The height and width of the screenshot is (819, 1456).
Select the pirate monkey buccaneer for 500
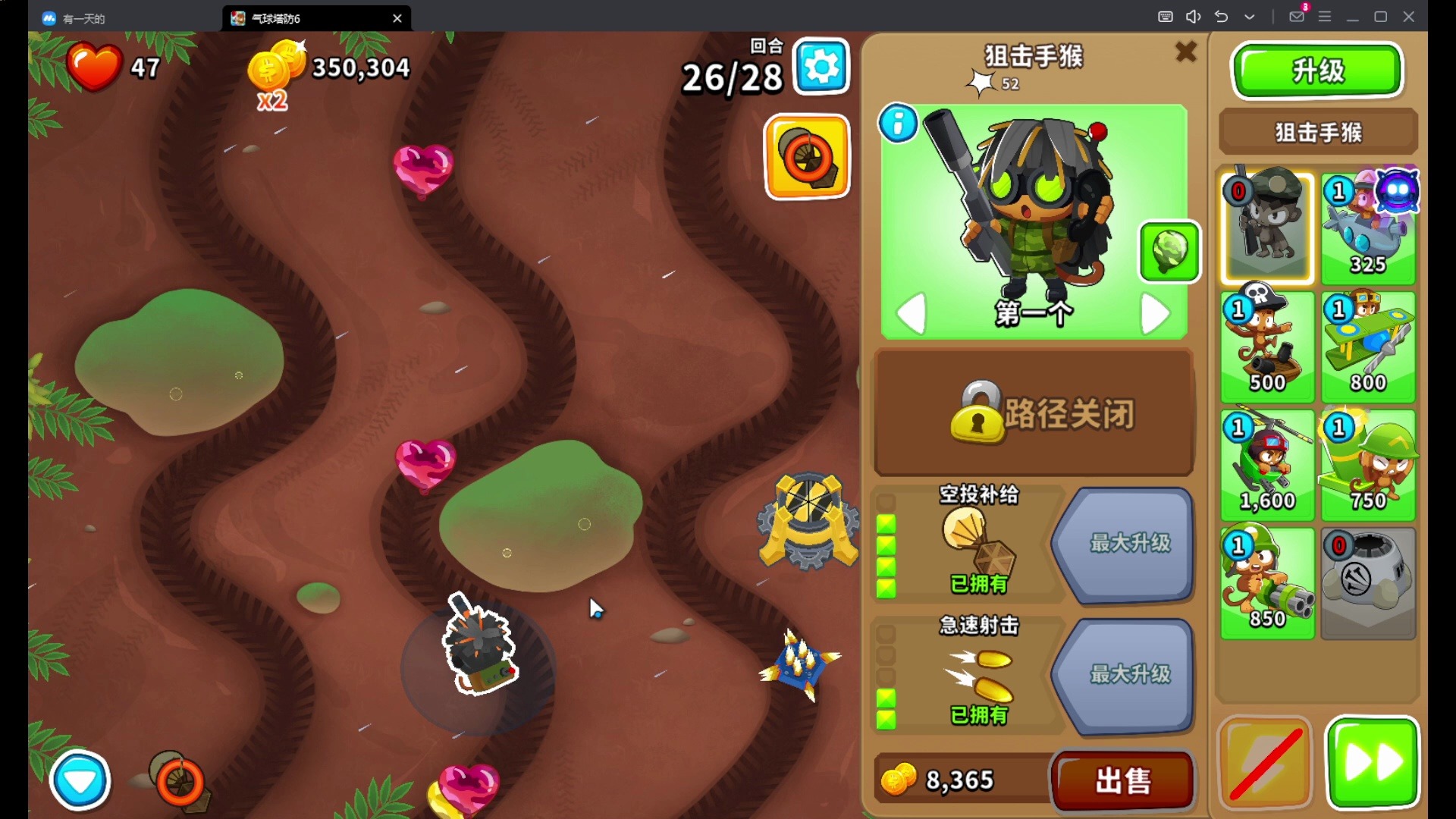pos(1267,347)
